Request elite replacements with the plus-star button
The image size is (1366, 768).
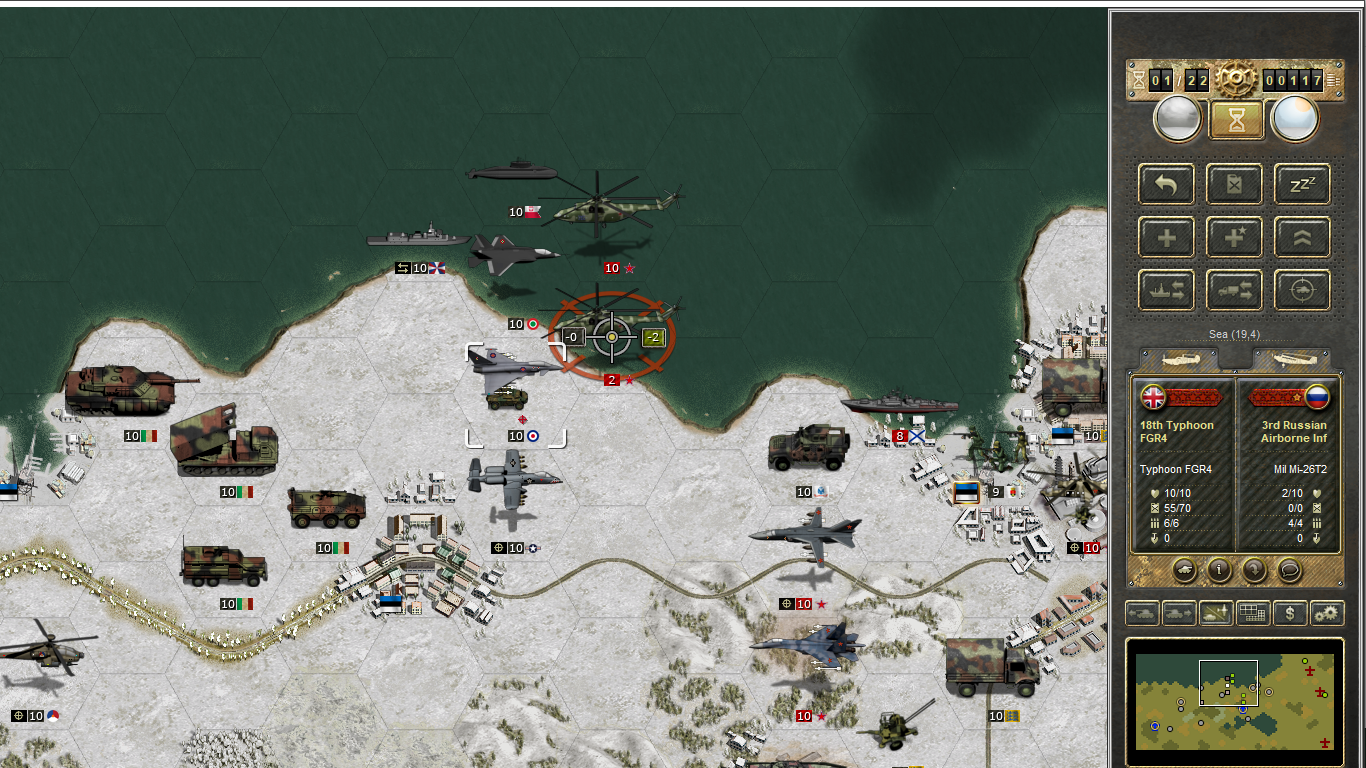pos(1233,238)
